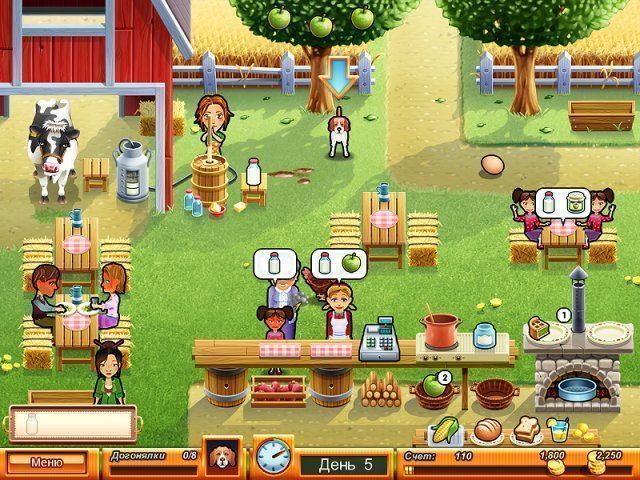Pick the bread loaf item

pos(485,430)
